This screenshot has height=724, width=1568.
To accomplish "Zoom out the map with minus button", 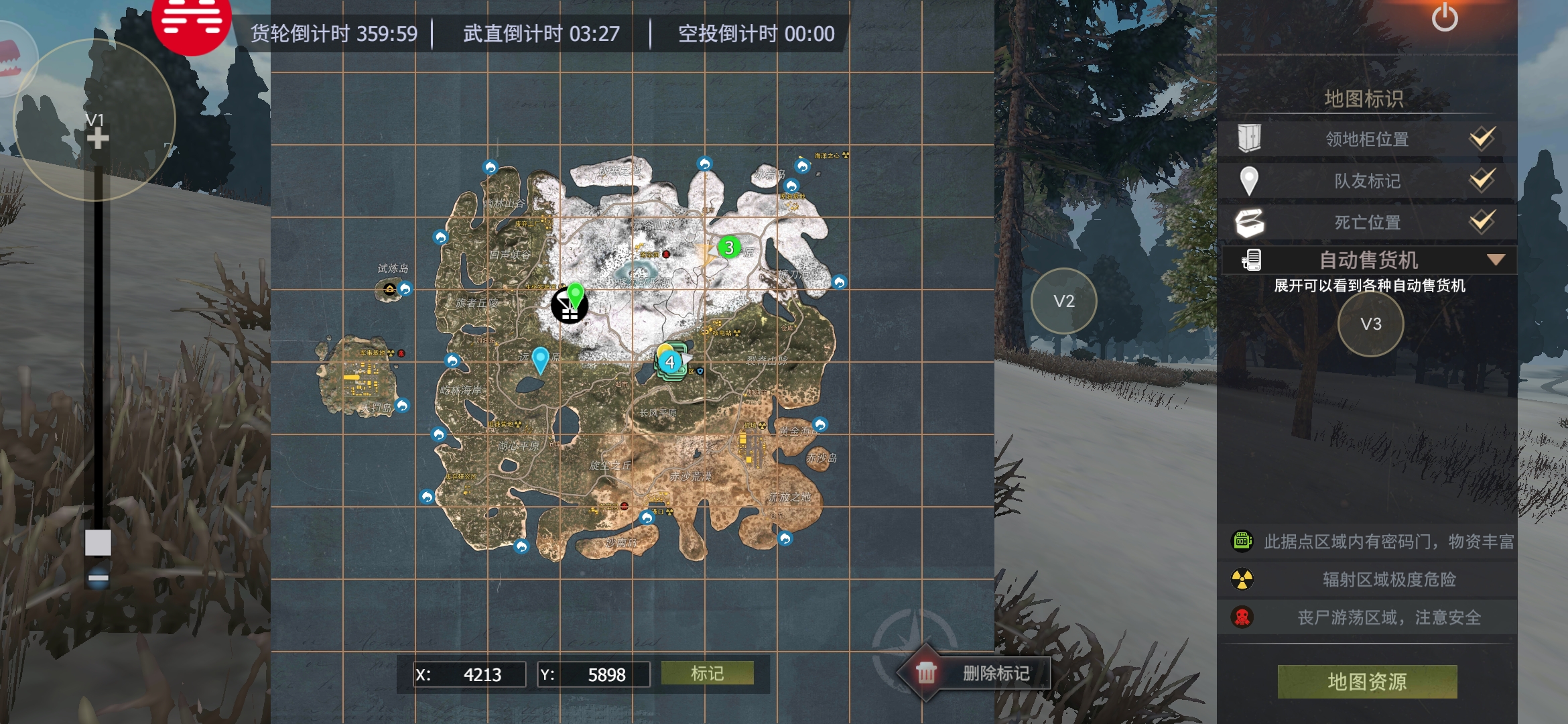I will [x=98, y=577].
